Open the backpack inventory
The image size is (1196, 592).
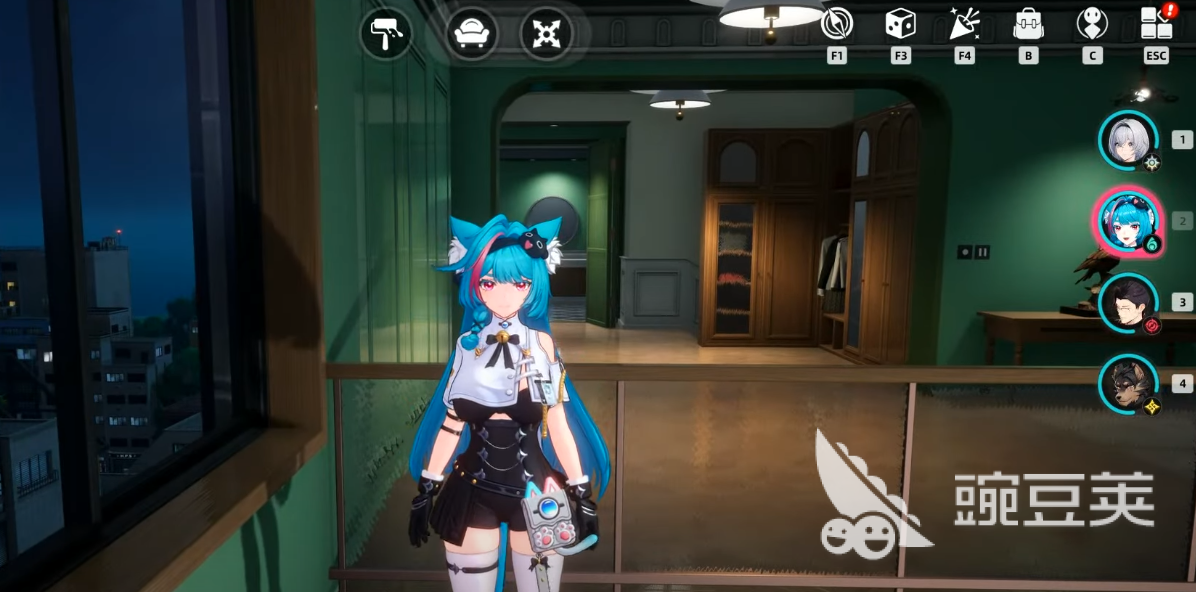(1028, 23)
